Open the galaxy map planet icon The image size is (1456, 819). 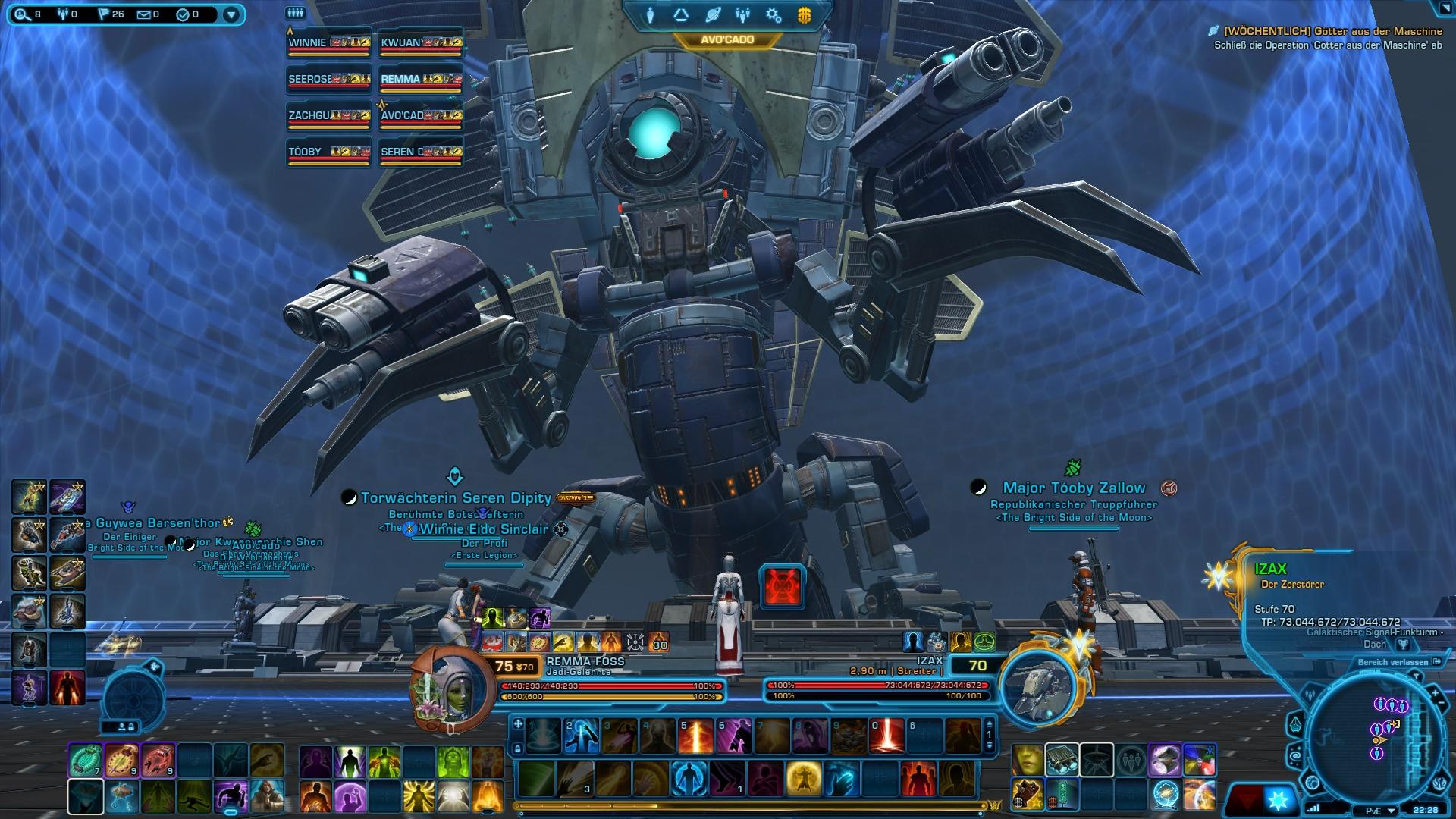(x=712, y=15)
